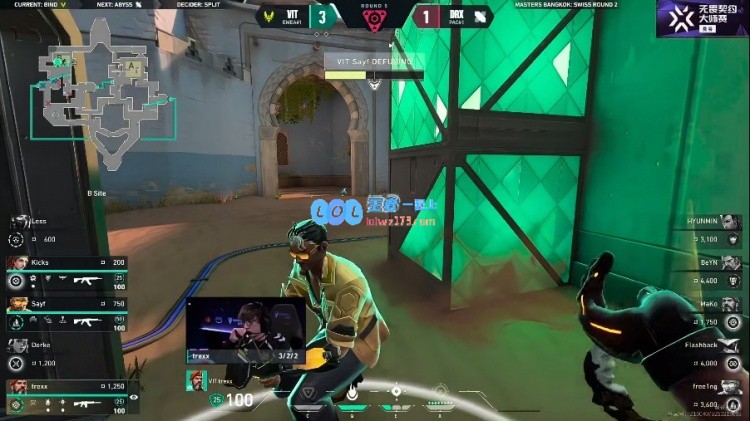Click the trexx agent portrait beside health
Viewport: 750px width, 421px height.
(x=197, y=381)
